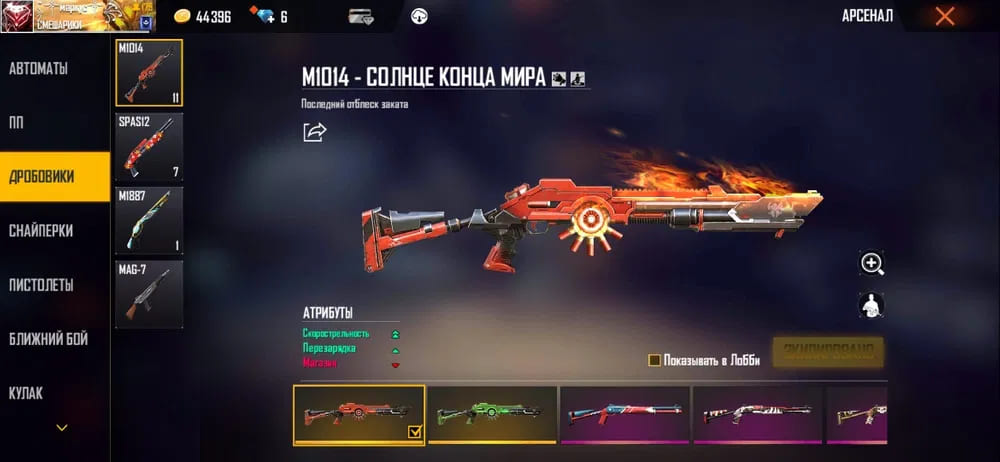Open the Пистолеты category

click(42, 285)
